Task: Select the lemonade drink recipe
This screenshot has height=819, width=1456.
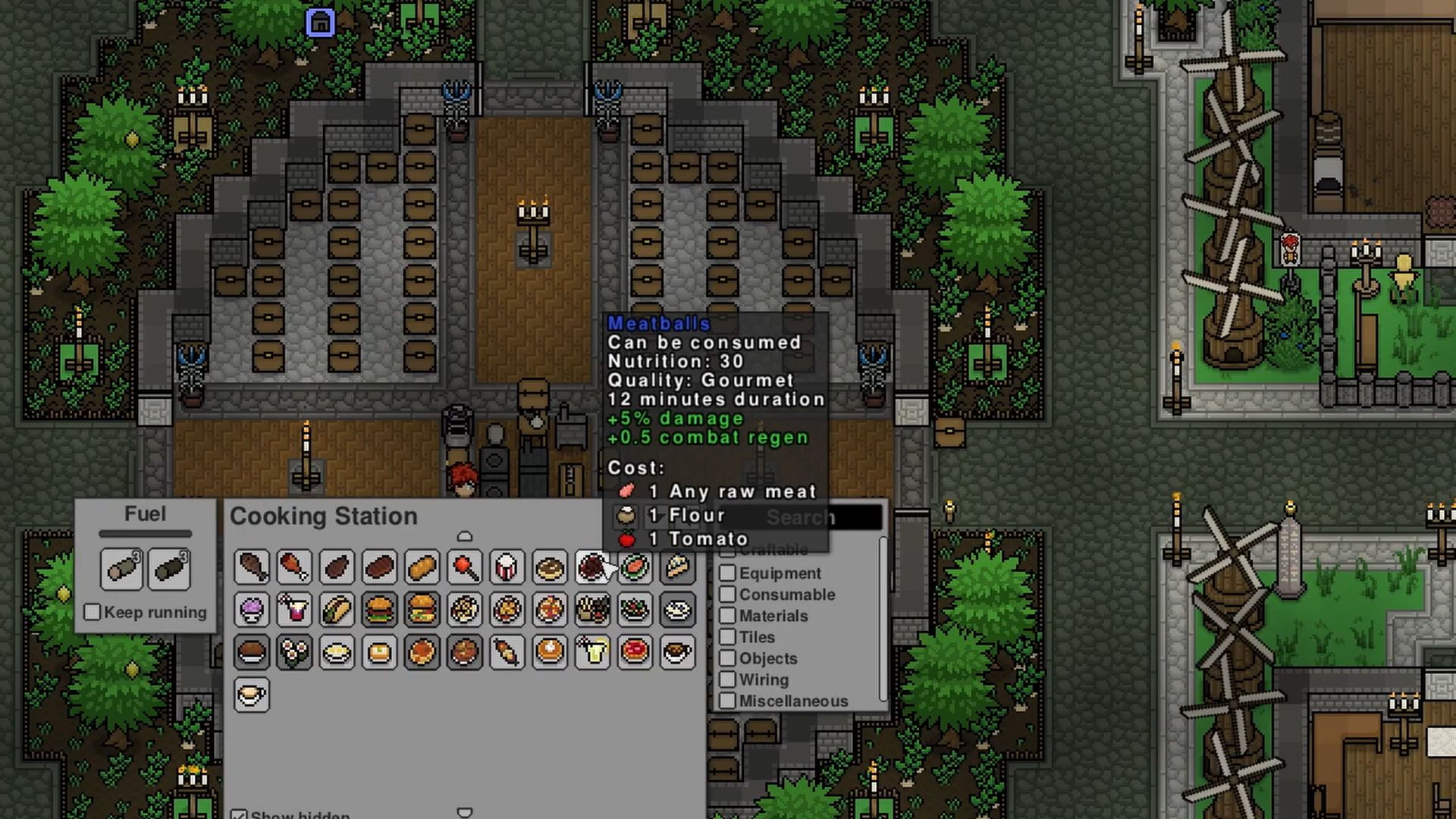Action: coord(591,652)
